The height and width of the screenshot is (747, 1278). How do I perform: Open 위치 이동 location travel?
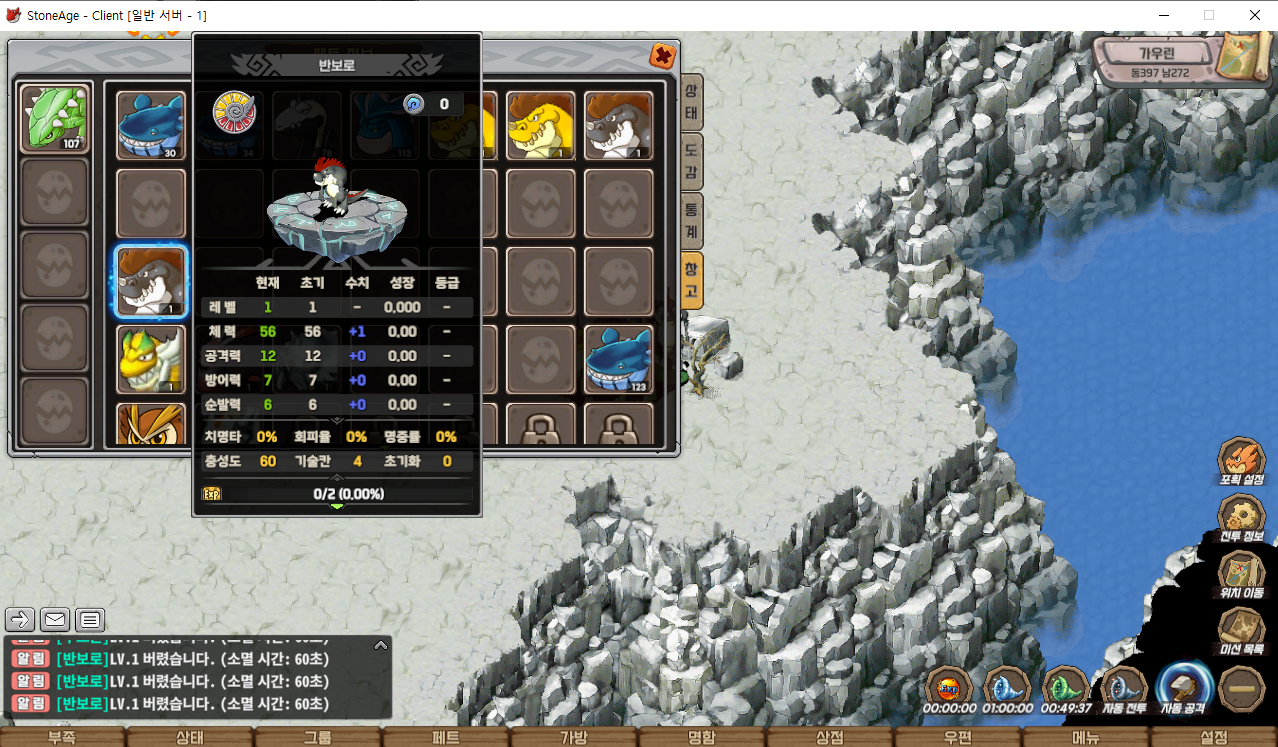(1241, 575)
